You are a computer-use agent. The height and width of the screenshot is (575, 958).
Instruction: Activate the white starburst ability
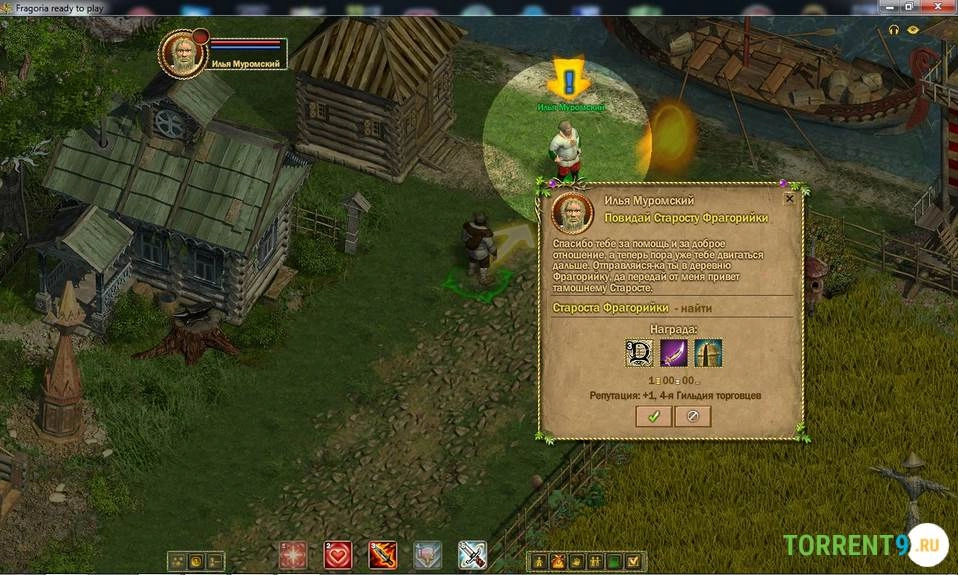coord(293,555)
